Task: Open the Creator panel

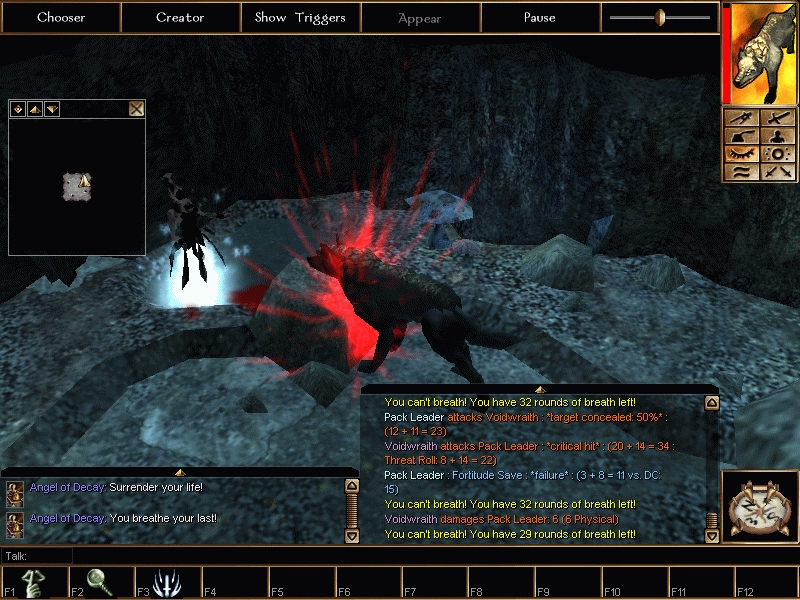Action: pos(180,17)
